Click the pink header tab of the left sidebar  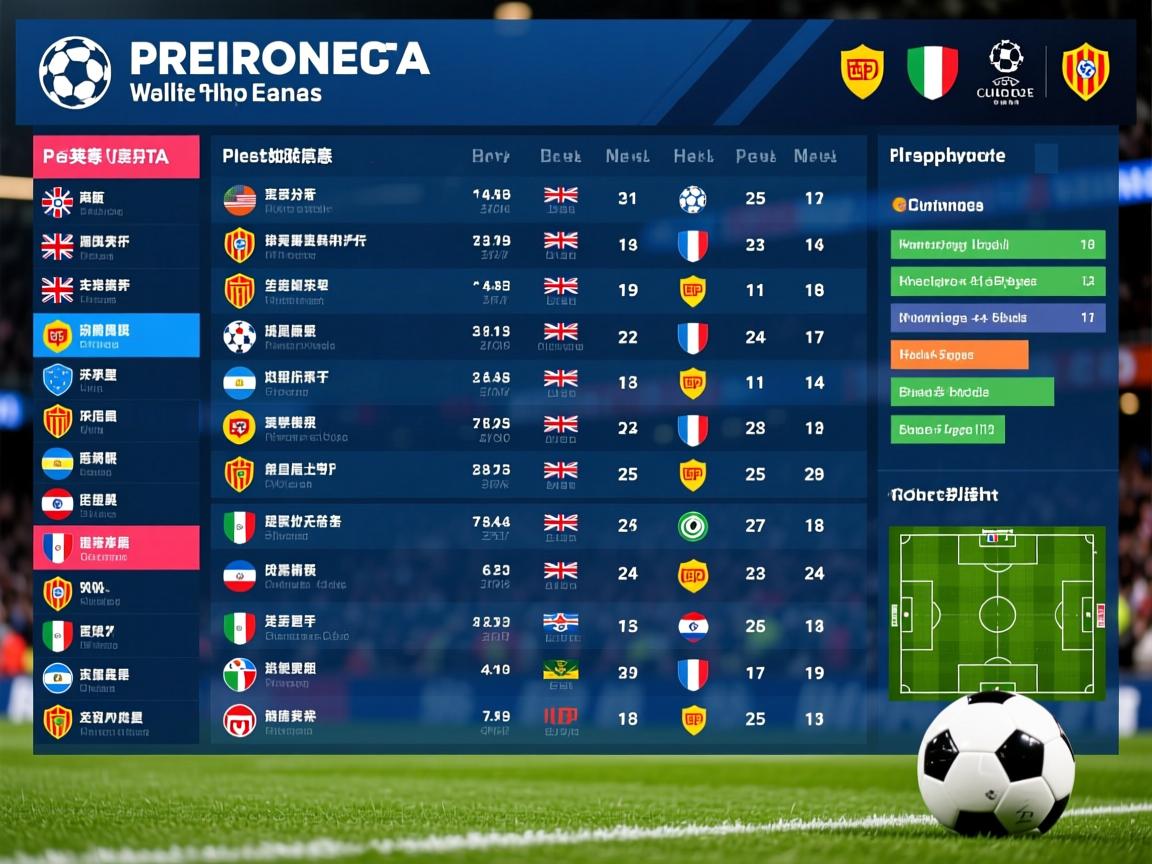coord(116,157)
